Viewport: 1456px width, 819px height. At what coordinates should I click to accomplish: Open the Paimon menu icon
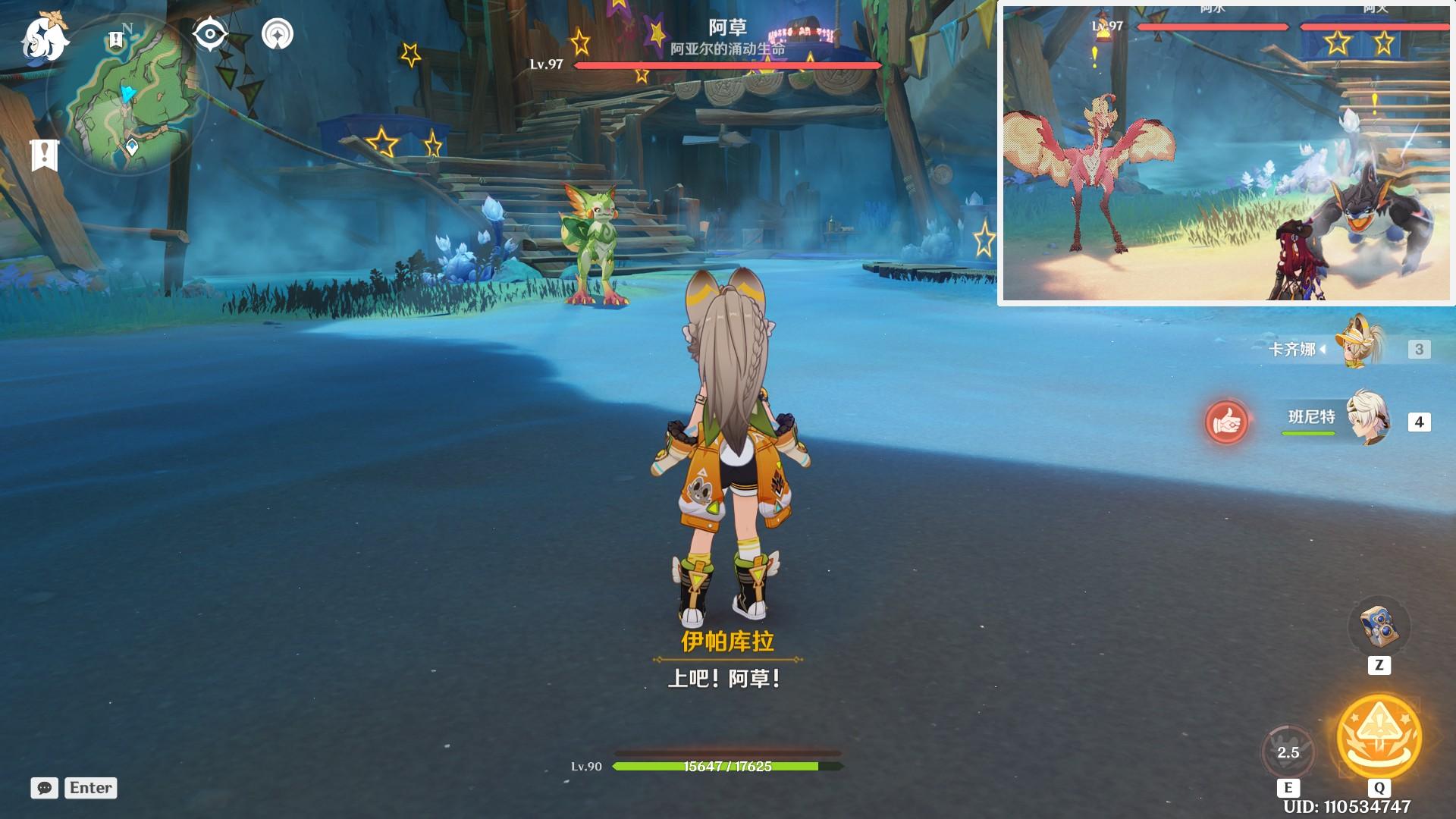click(45, 38)
